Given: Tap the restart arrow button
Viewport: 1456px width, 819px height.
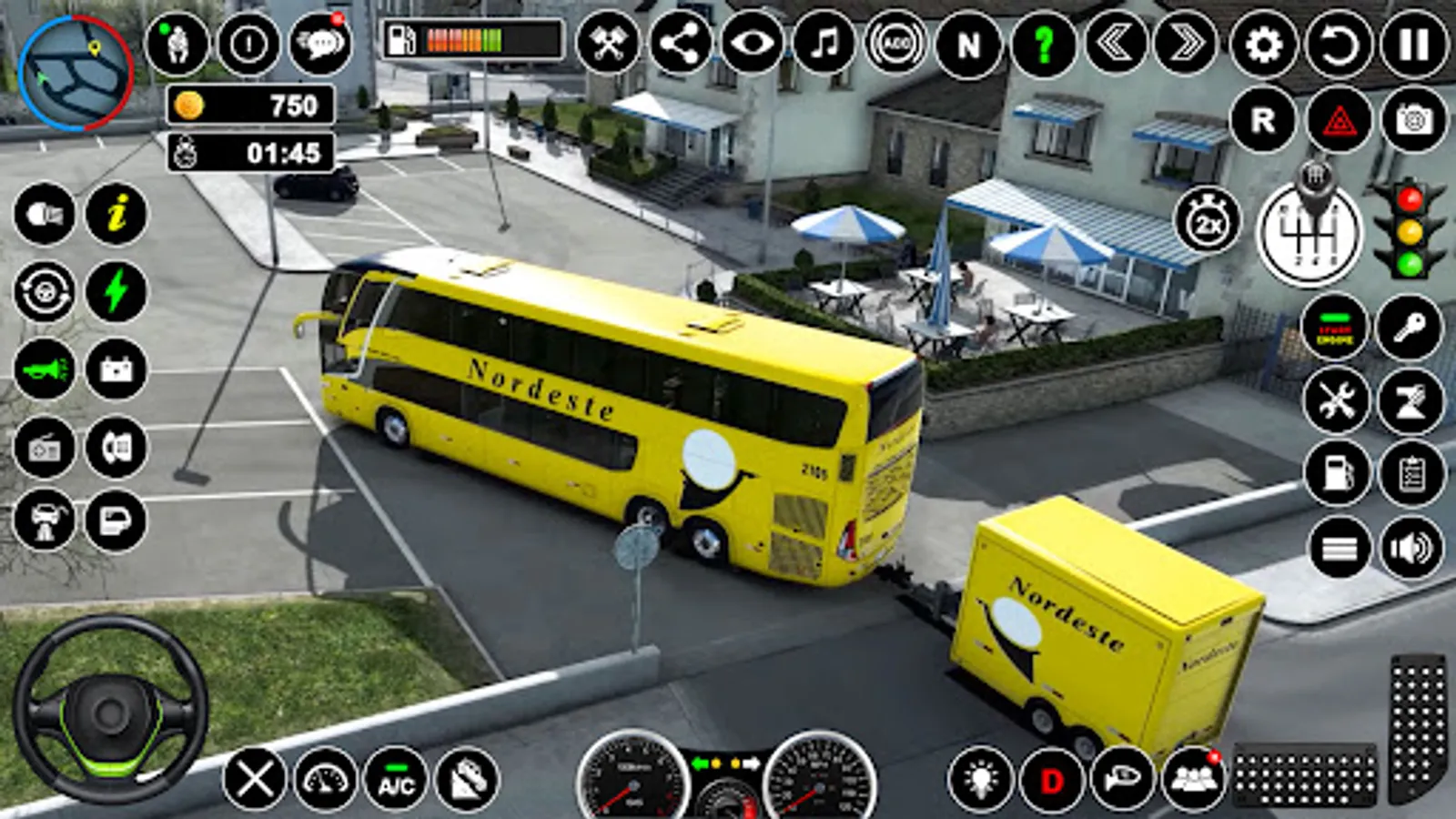Looking at the screenshot, I should coord(1339,44).
